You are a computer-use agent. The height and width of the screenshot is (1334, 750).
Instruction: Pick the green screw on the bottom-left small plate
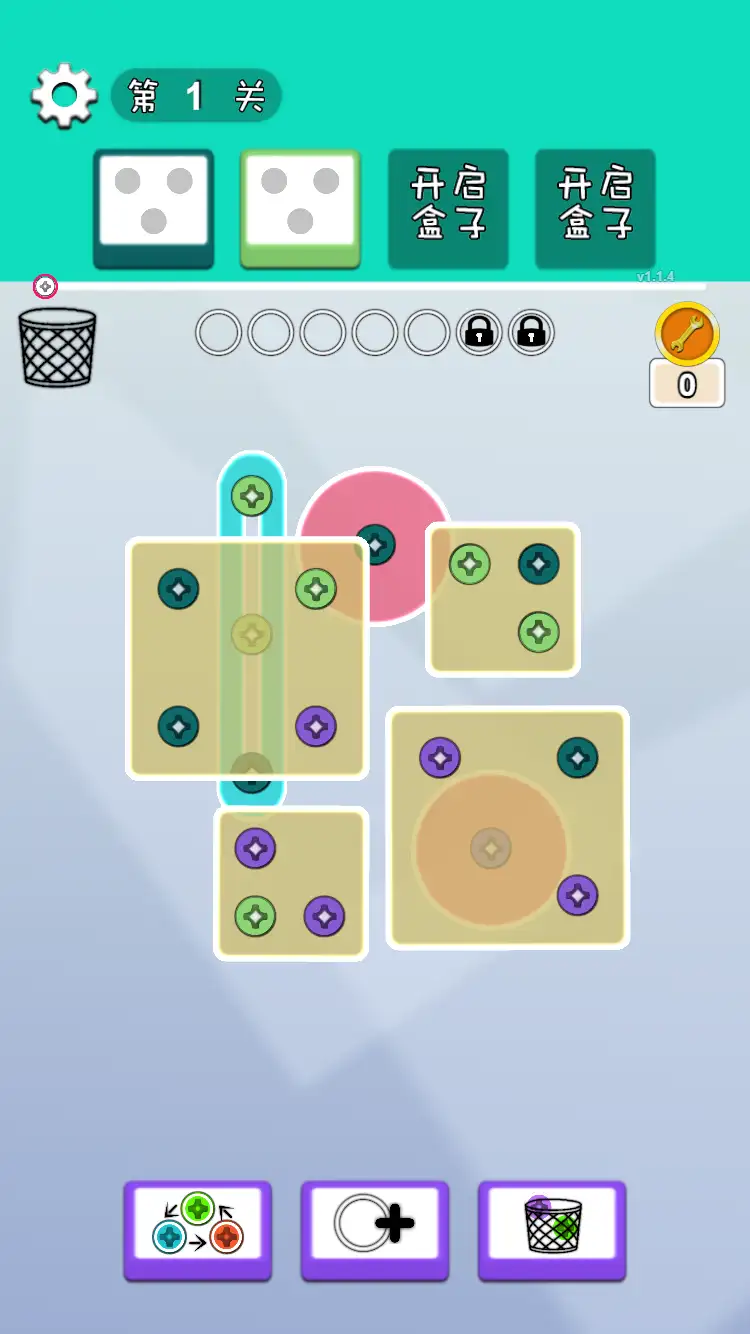pyautogui.click(x=255, y=915)
